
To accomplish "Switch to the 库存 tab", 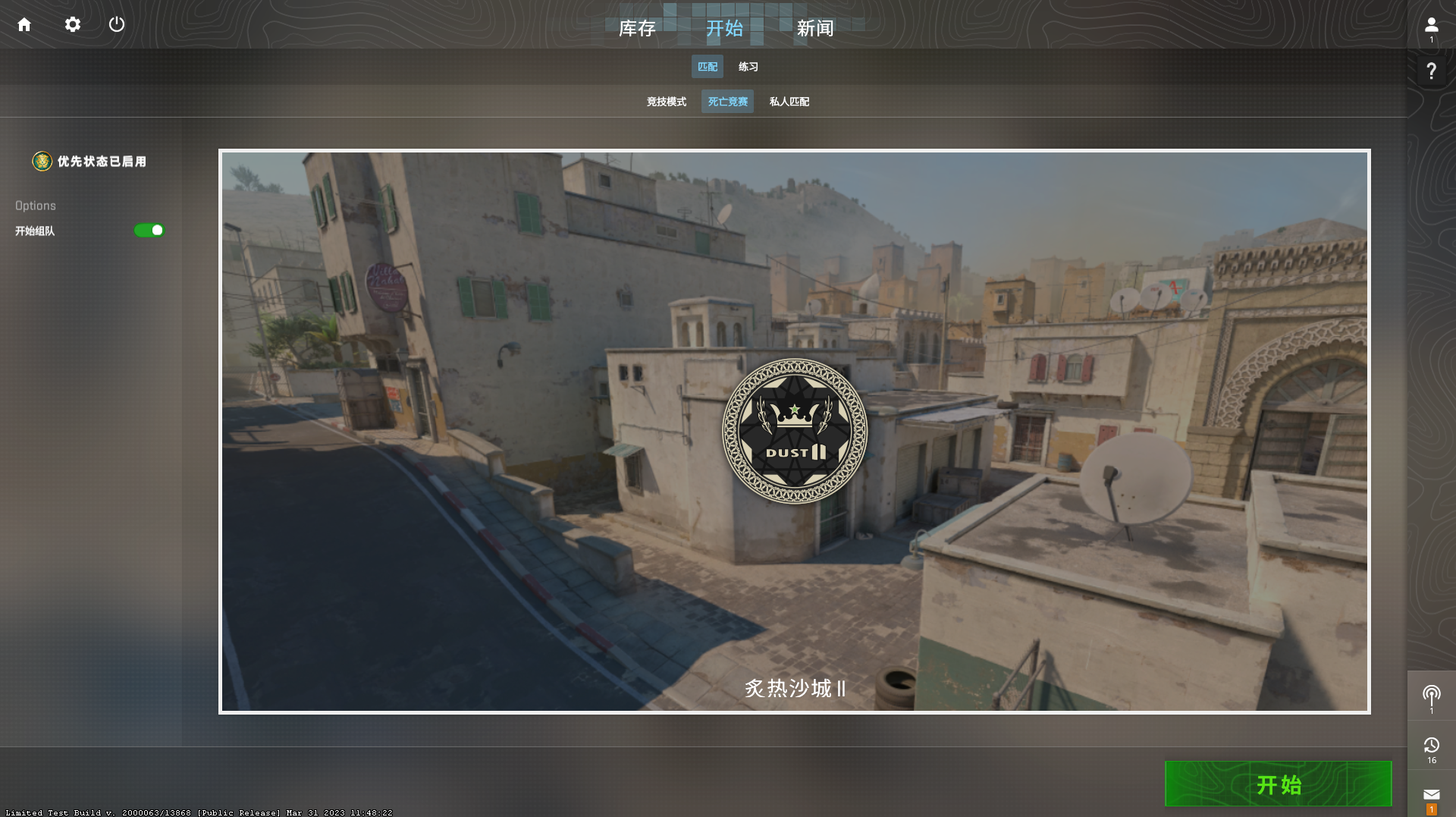I will [x=638, y=28].
